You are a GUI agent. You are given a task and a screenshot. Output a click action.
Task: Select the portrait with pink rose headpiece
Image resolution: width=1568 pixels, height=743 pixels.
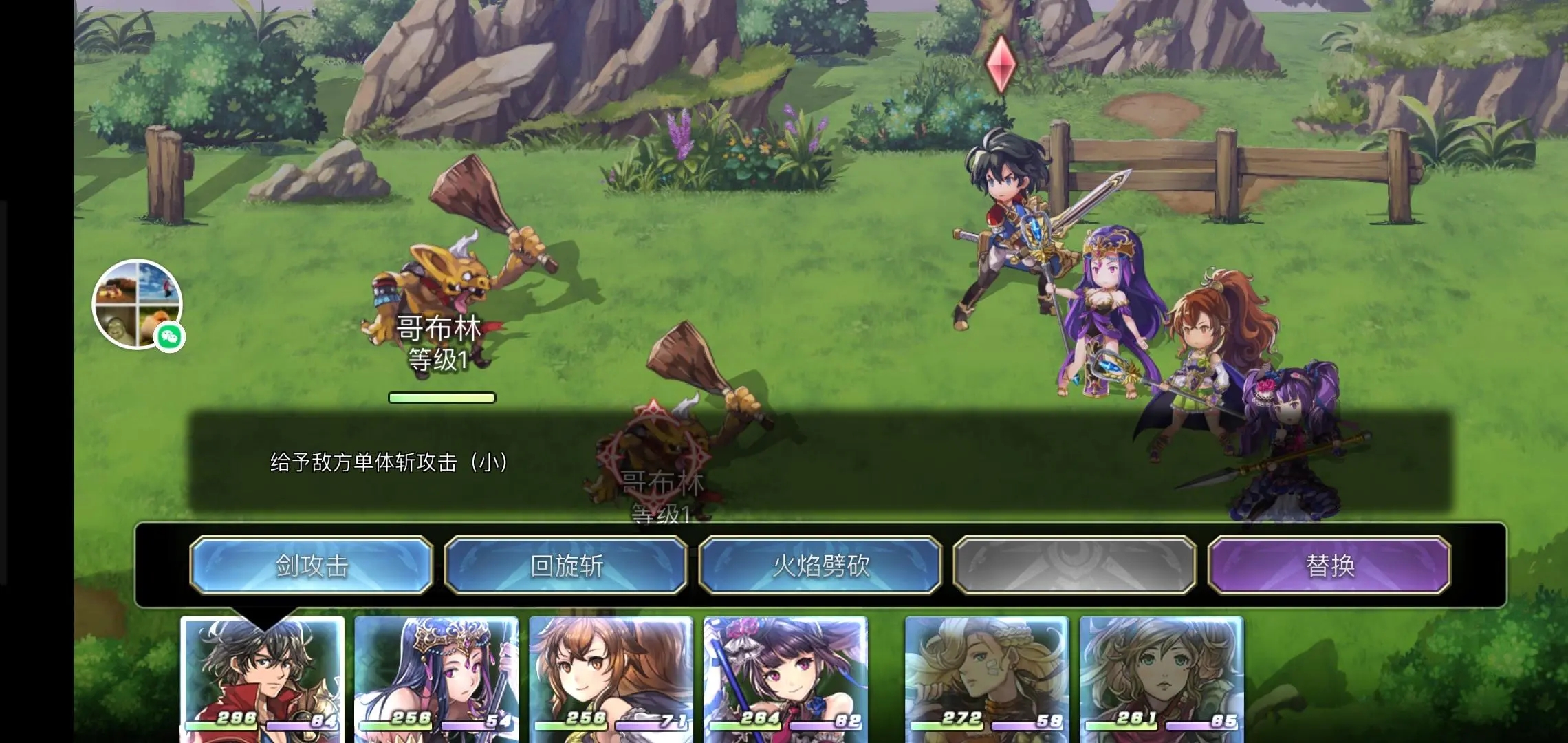785,678
